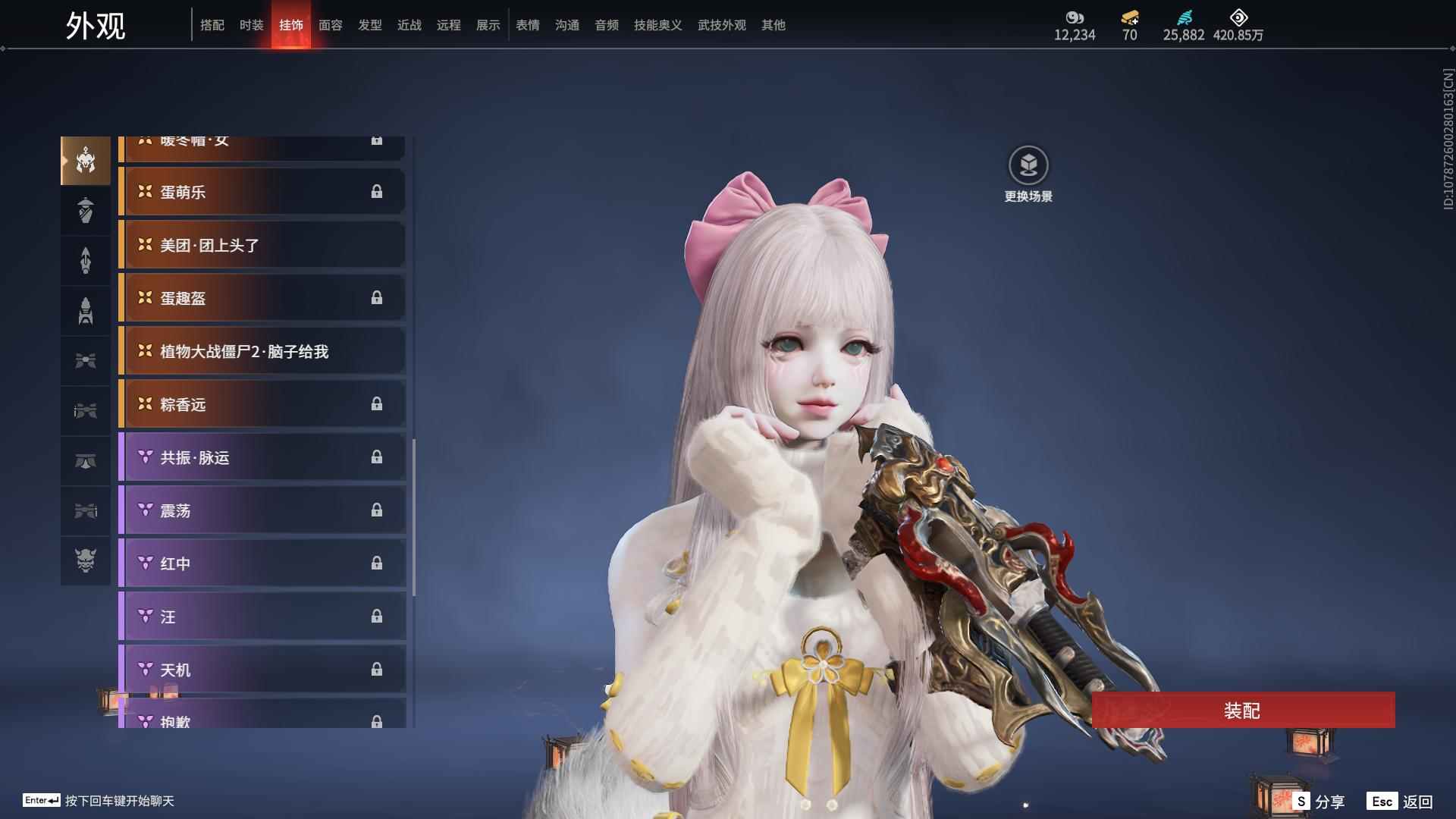This screenshot has height=819, width=1456.
Task: Switch to the 发型 tab
Action: pos(370,25)
